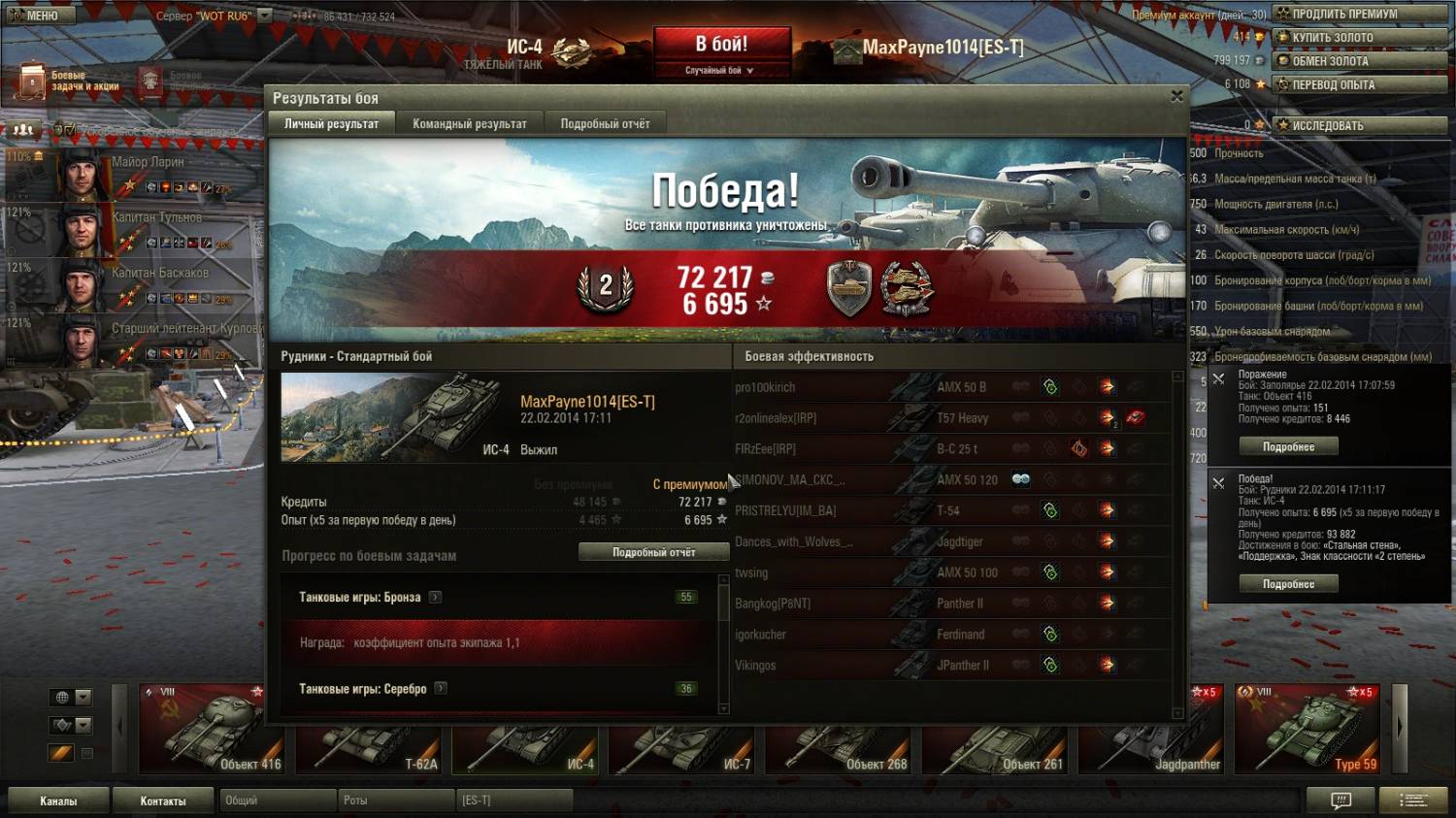Expand Танковые игры: Бронза mission
This screenshot has height=818, width=1456.
coord(436,598)
